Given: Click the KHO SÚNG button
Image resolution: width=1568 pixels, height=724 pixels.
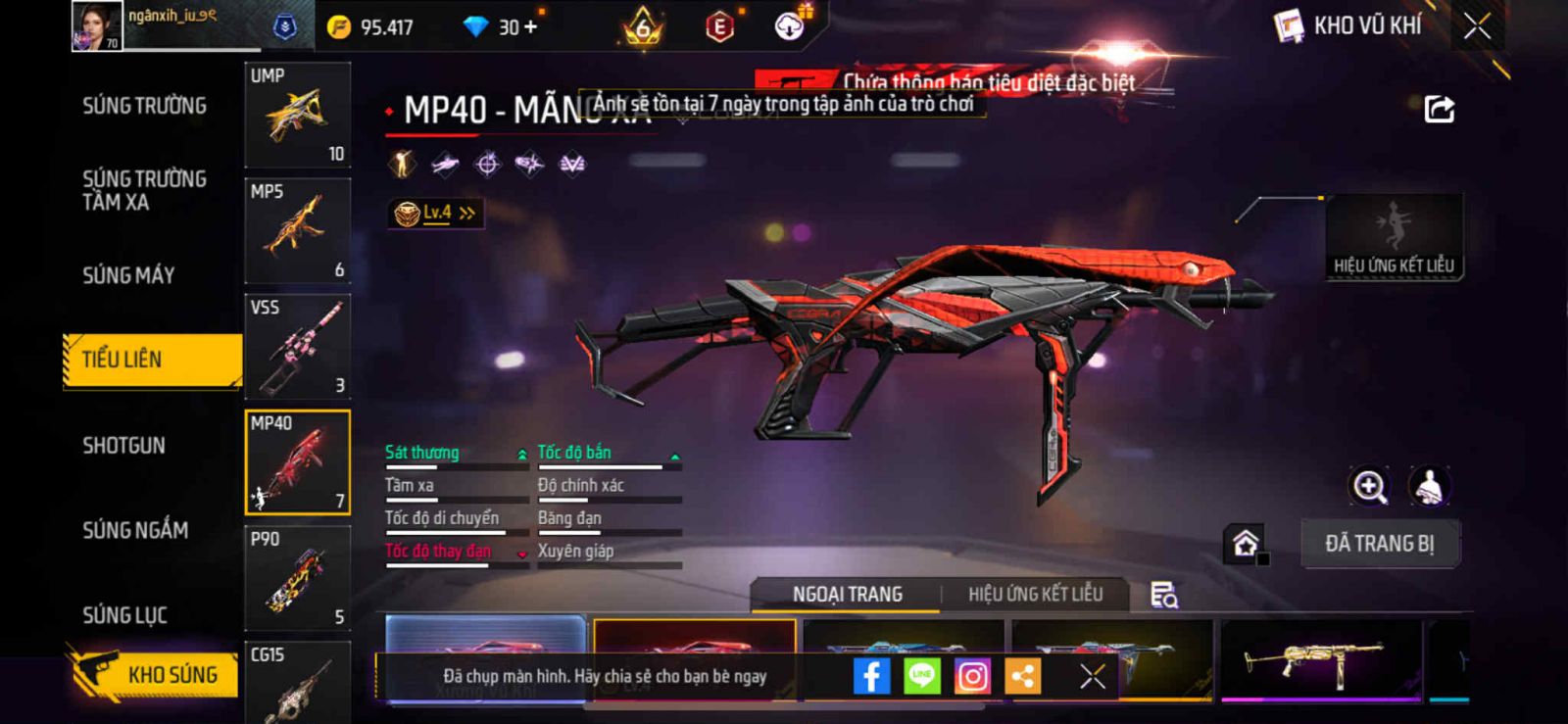Looking at the screenshot, I should tap(155, 674).
